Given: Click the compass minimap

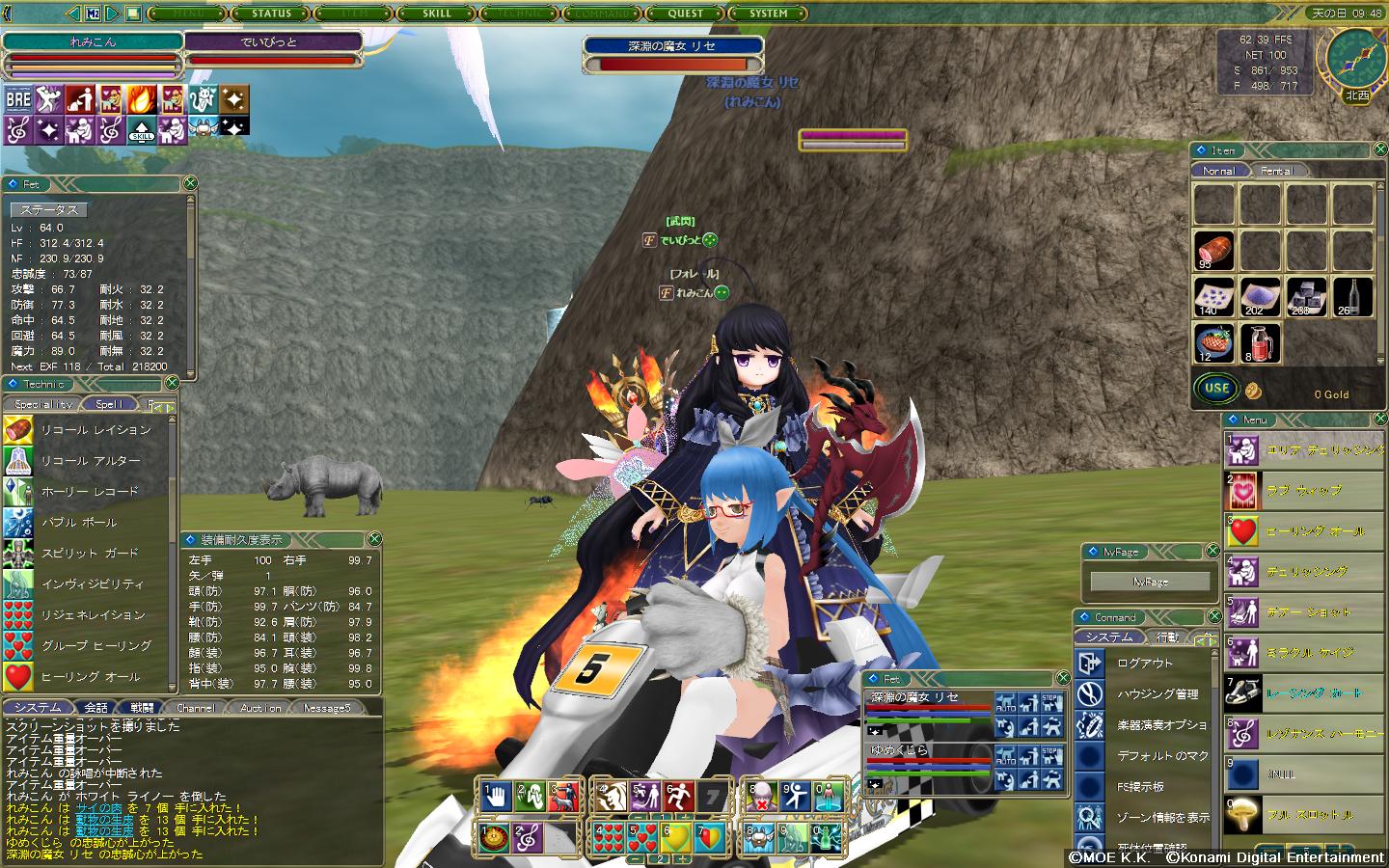Looking at the screenshot, I should click(1355, 58).
